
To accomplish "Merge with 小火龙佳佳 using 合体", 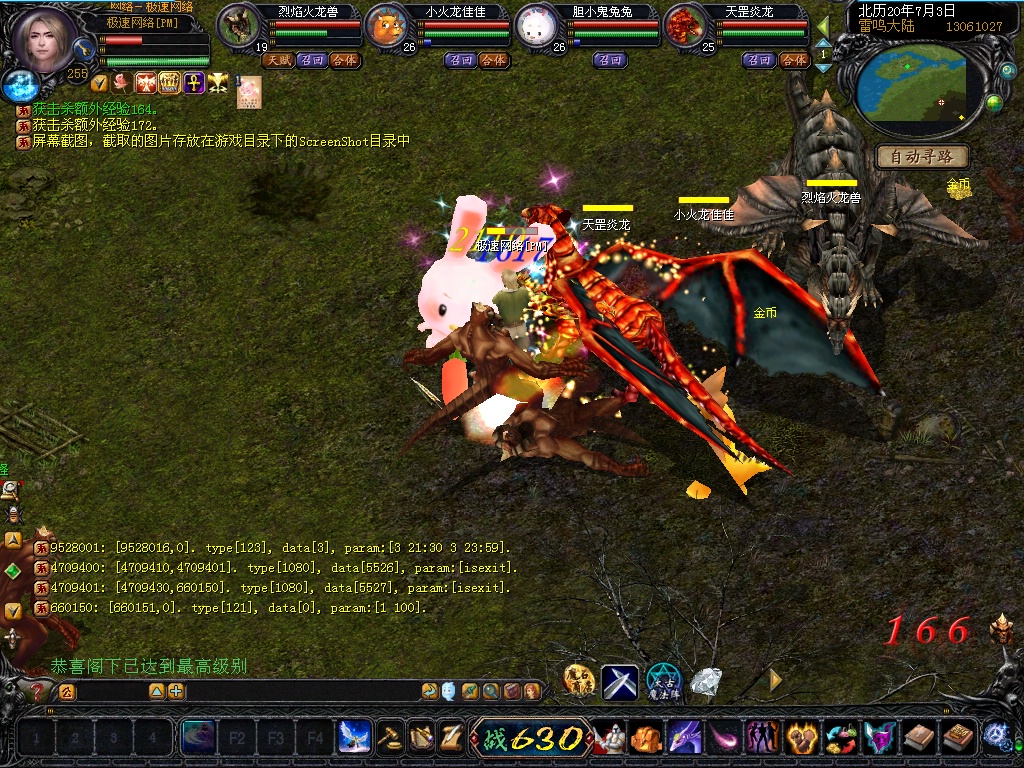I will pos(493,60).
